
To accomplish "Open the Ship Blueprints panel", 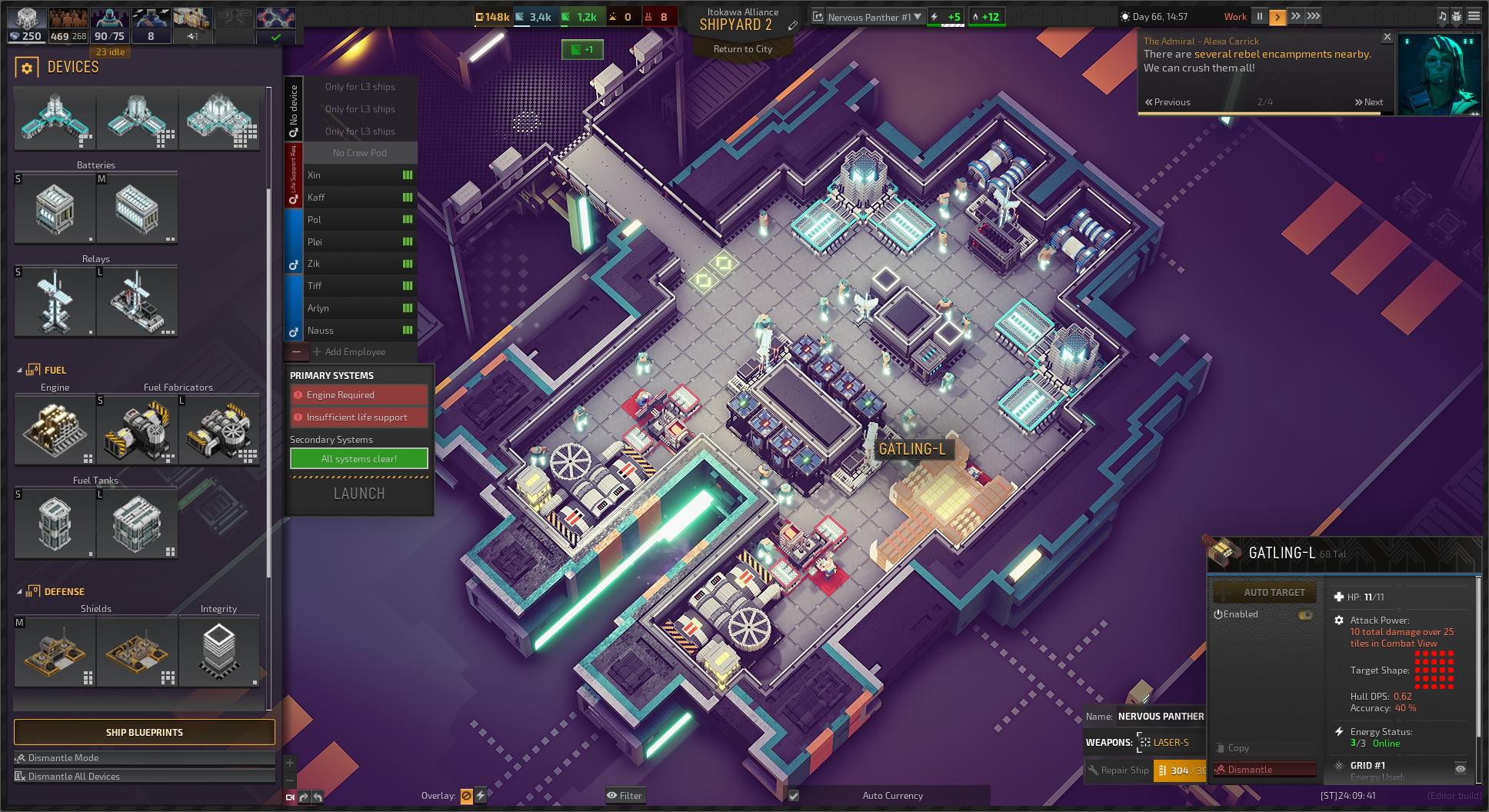I will (144, 732).
